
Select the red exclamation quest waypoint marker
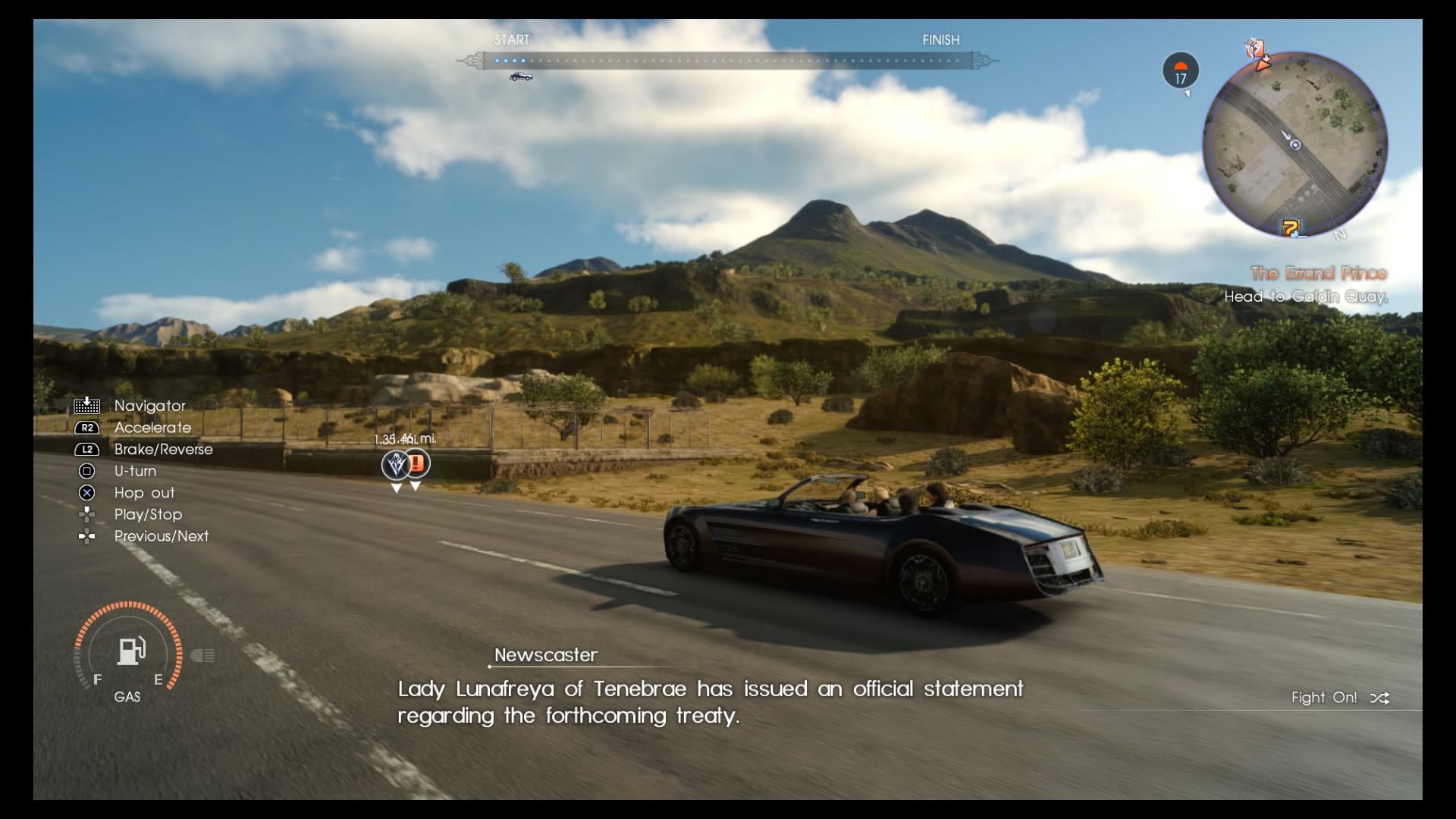(416, 463)
